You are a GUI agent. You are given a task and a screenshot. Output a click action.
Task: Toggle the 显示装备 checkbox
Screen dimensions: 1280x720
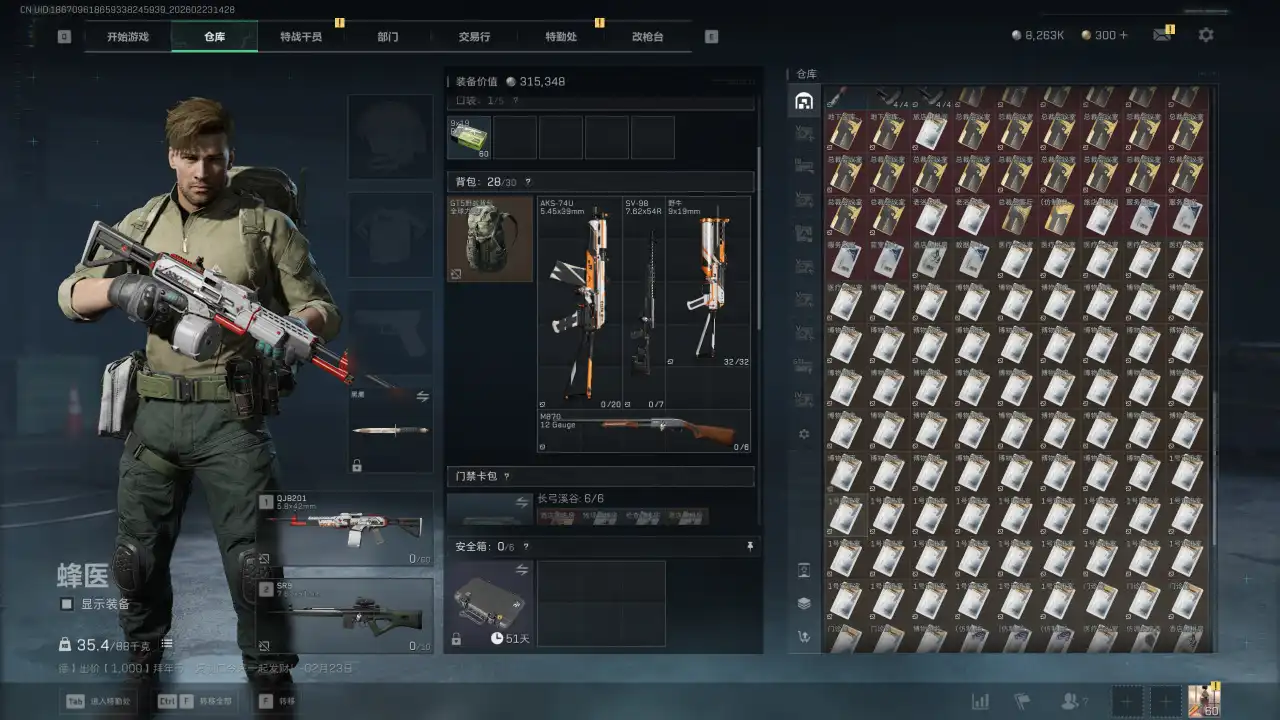click(67, 604)
